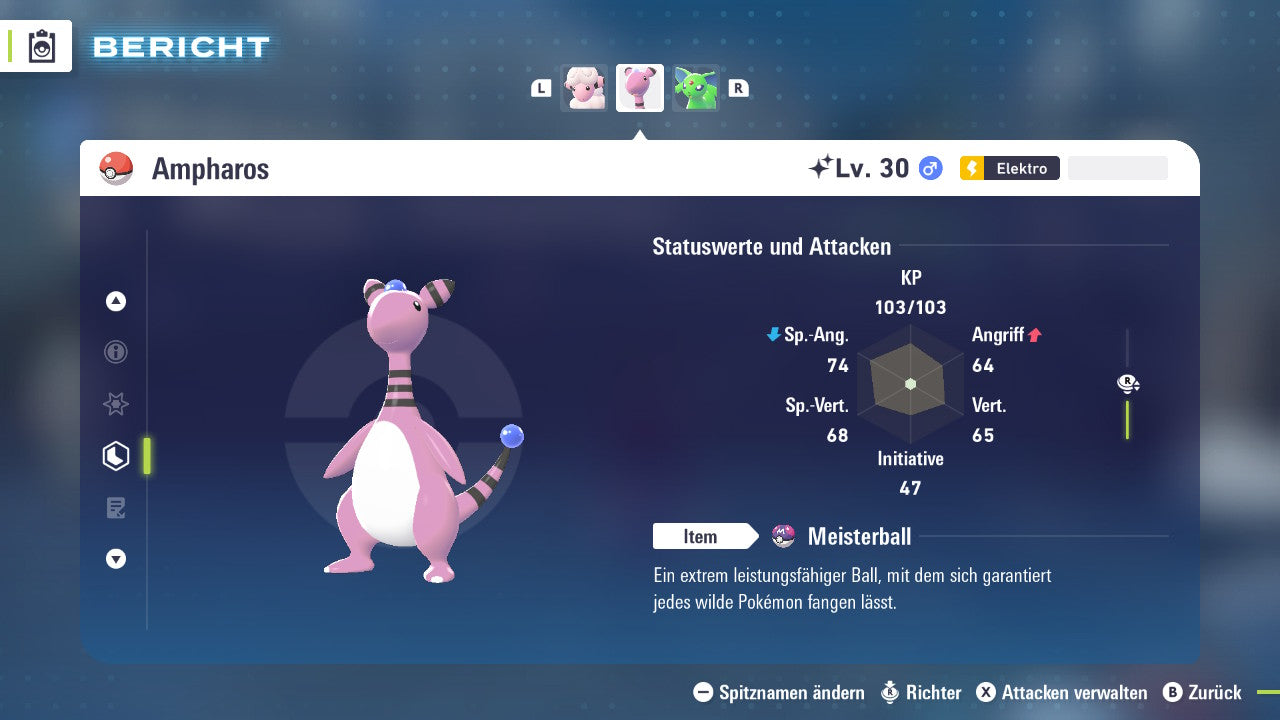Click the clipboard report icon top left

[x=40, y=45]
